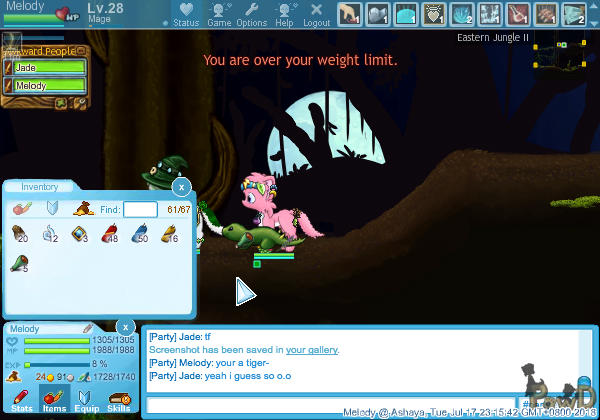Open the Help menu
Screen dimensions: 600x420
[x=284, y=14]
